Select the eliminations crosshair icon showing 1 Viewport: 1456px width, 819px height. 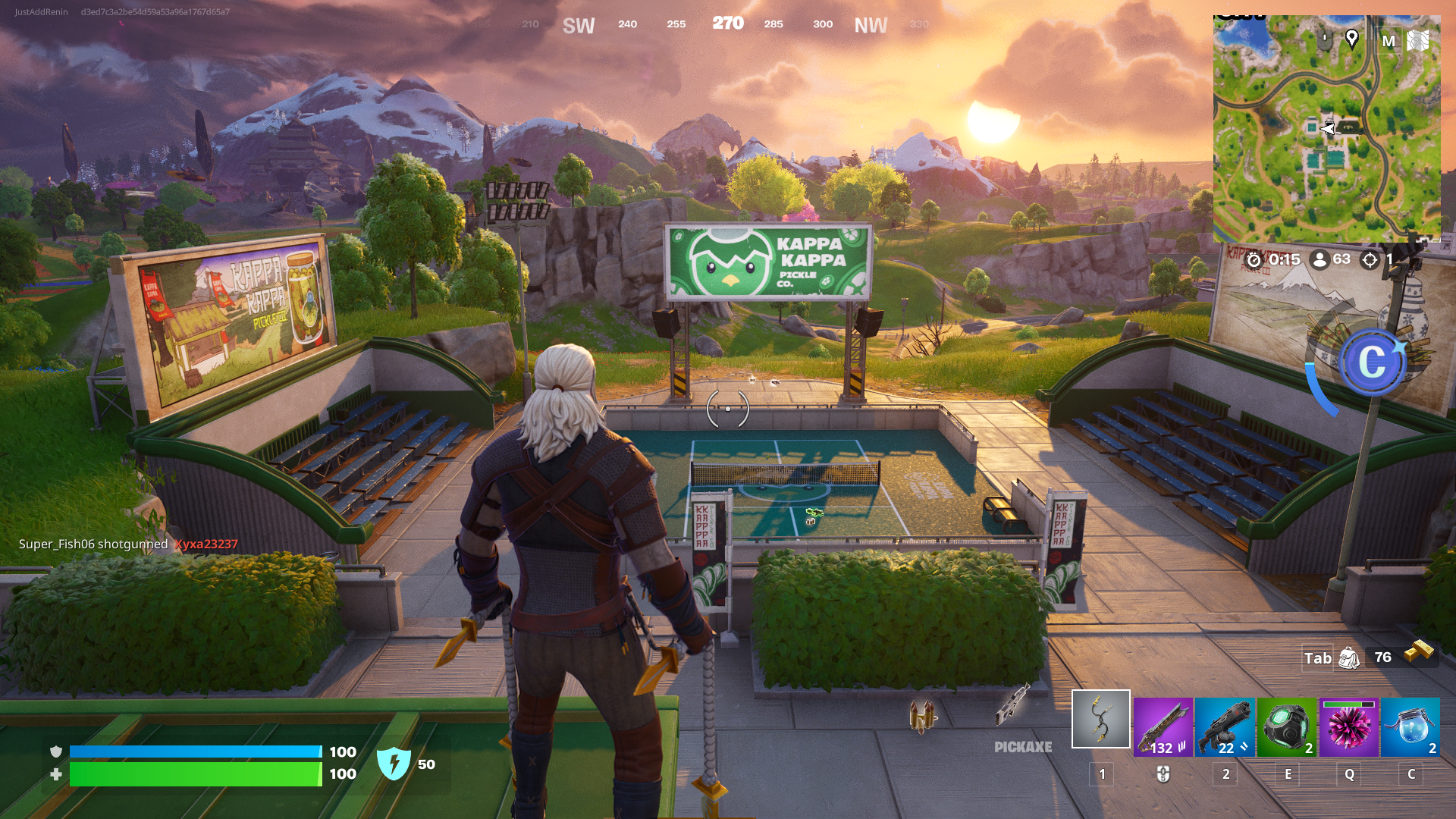[1370, 259]
